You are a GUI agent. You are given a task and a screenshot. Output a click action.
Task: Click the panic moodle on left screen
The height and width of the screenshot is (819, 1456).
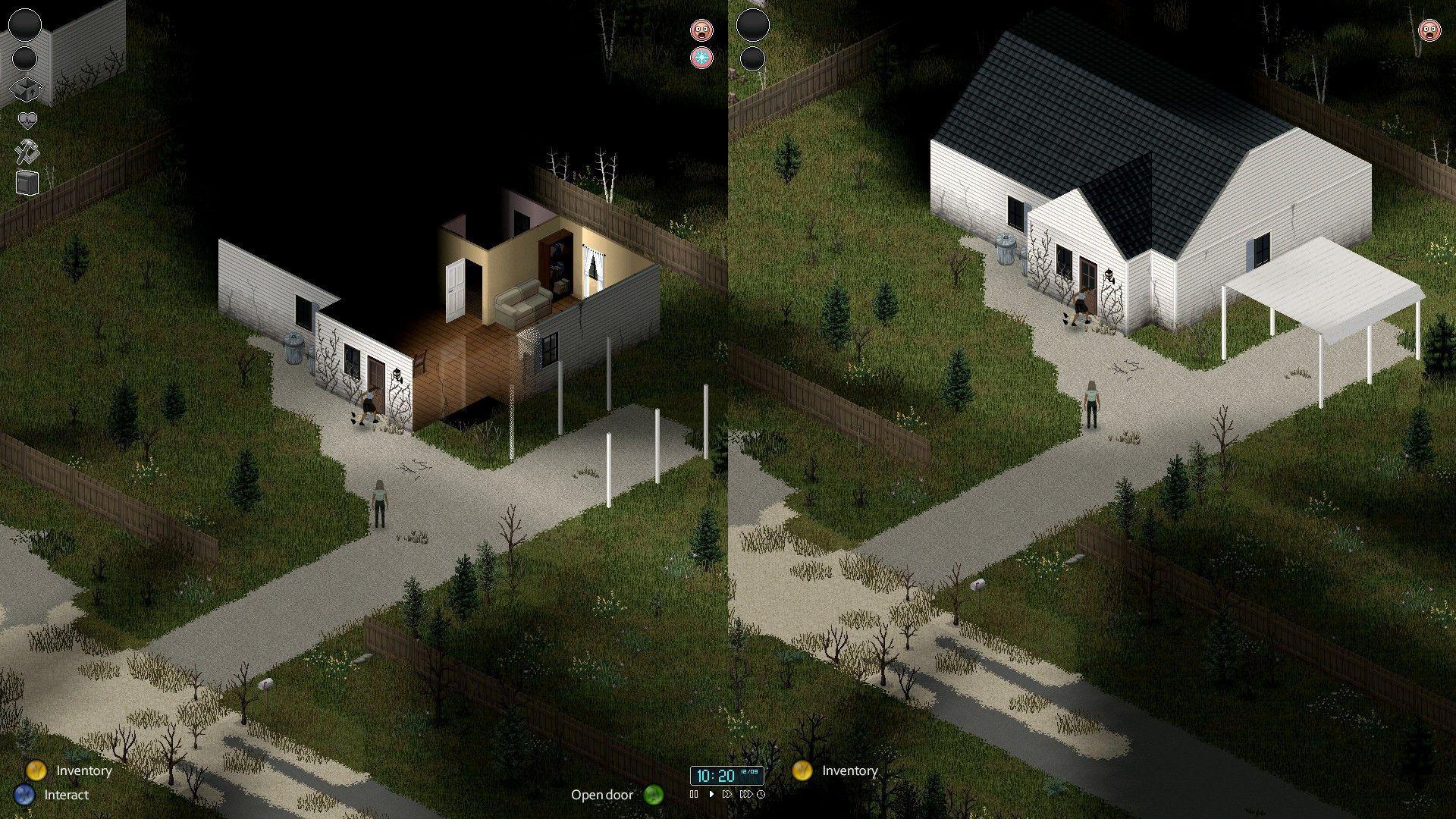click(x=701, y=31)
